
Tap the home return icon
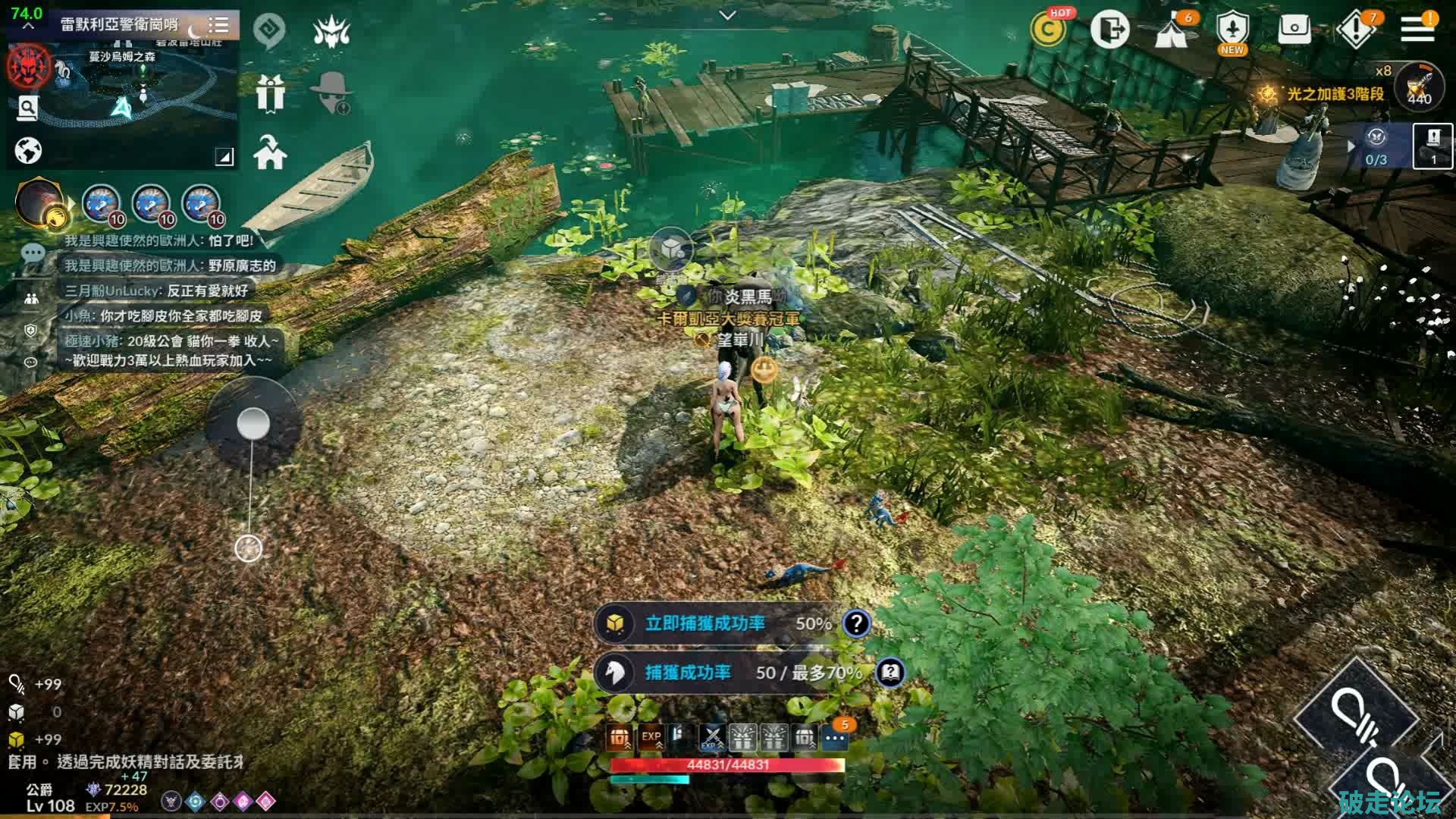point(270,152)
